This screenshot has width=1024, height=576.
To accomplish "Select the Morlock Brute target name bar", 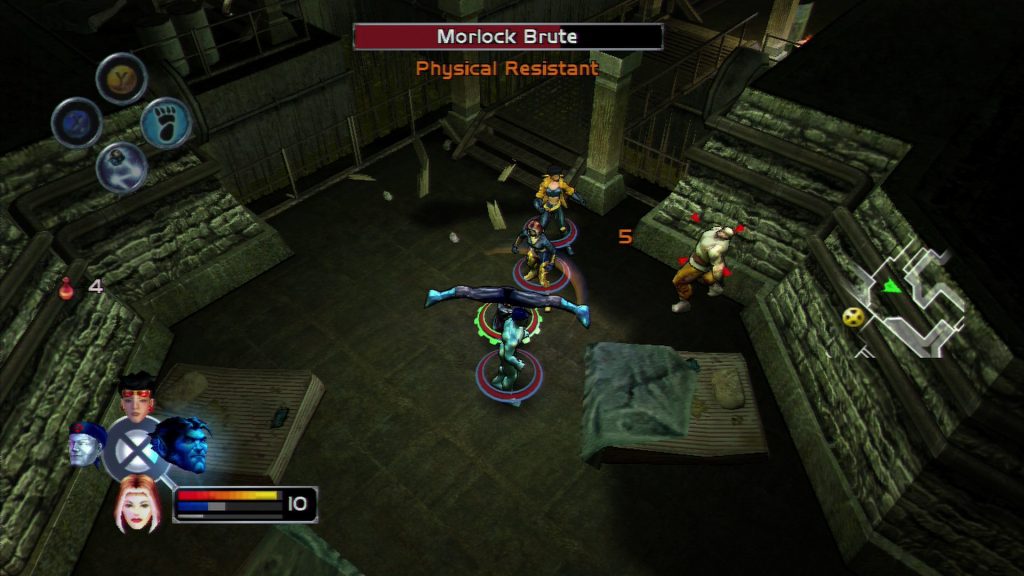I will click(x=507, y=37).
